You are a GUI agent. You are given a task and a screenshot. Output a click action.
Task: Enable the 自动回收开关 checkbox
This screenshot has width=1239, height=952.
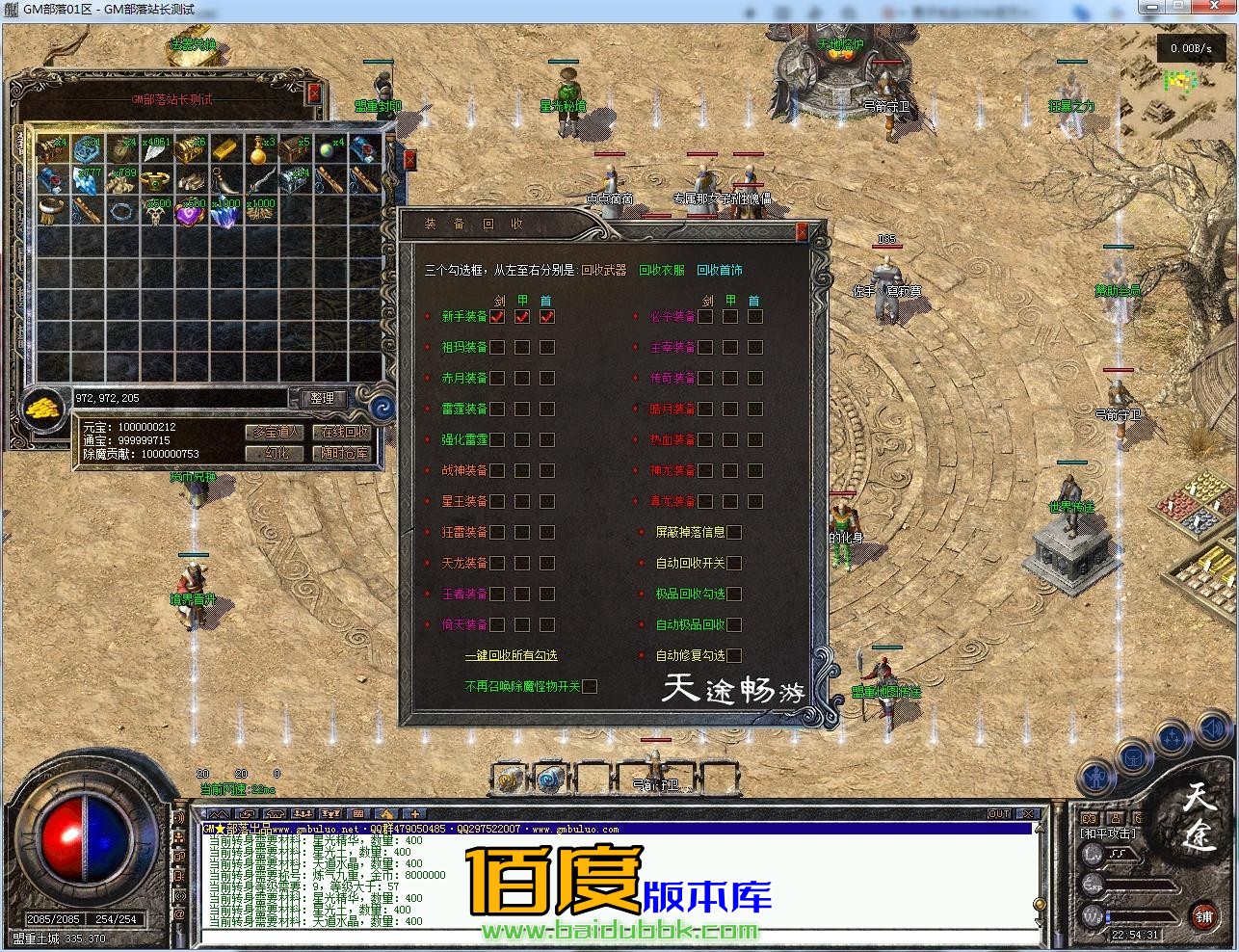click(734, 563)
